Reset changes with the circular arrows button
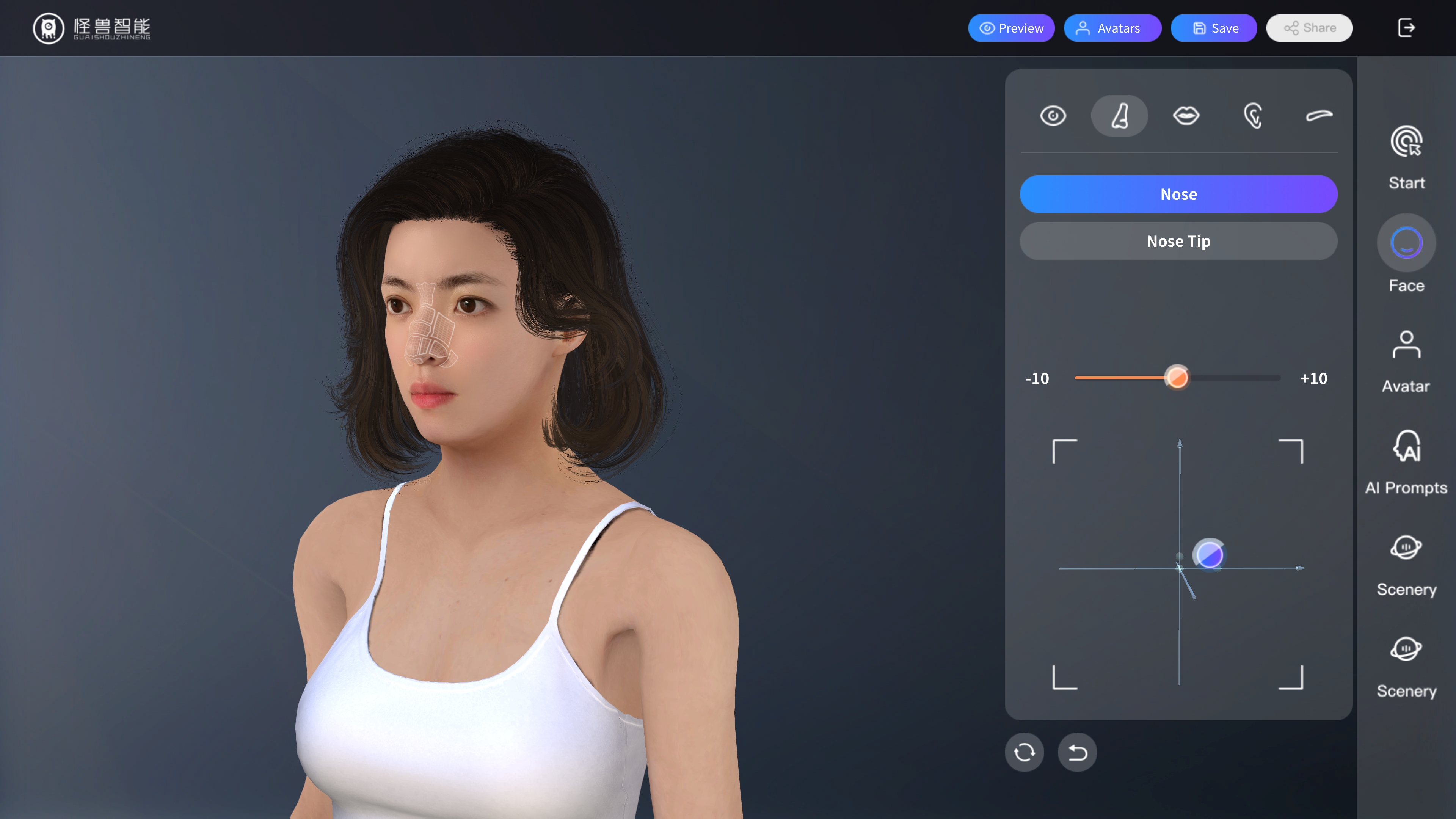The width and height of the screenshot is (1456, 819). coord(1024,752)
